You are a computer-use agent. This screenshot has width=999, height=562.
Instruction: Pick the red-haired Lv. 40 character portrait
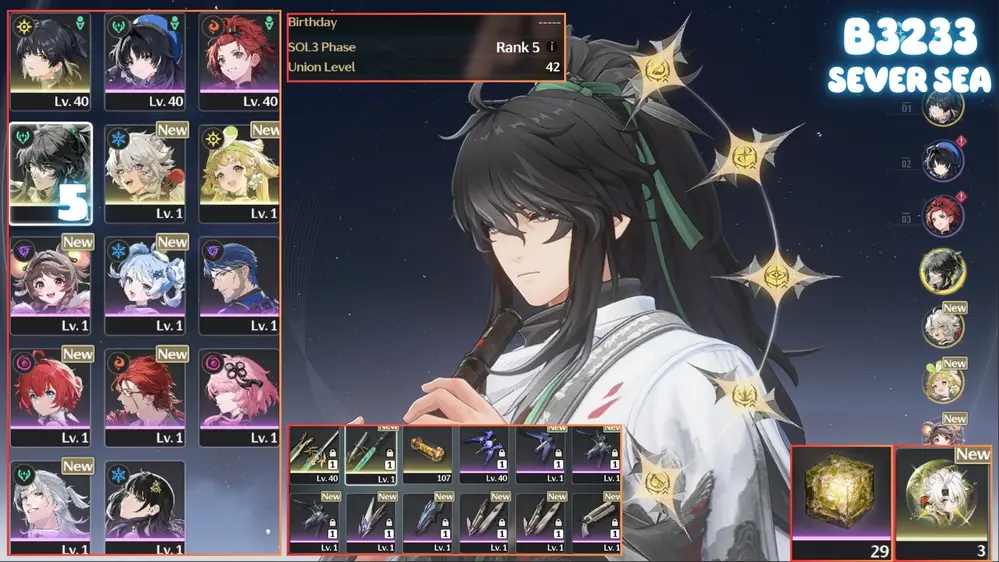tap(240, 61)
